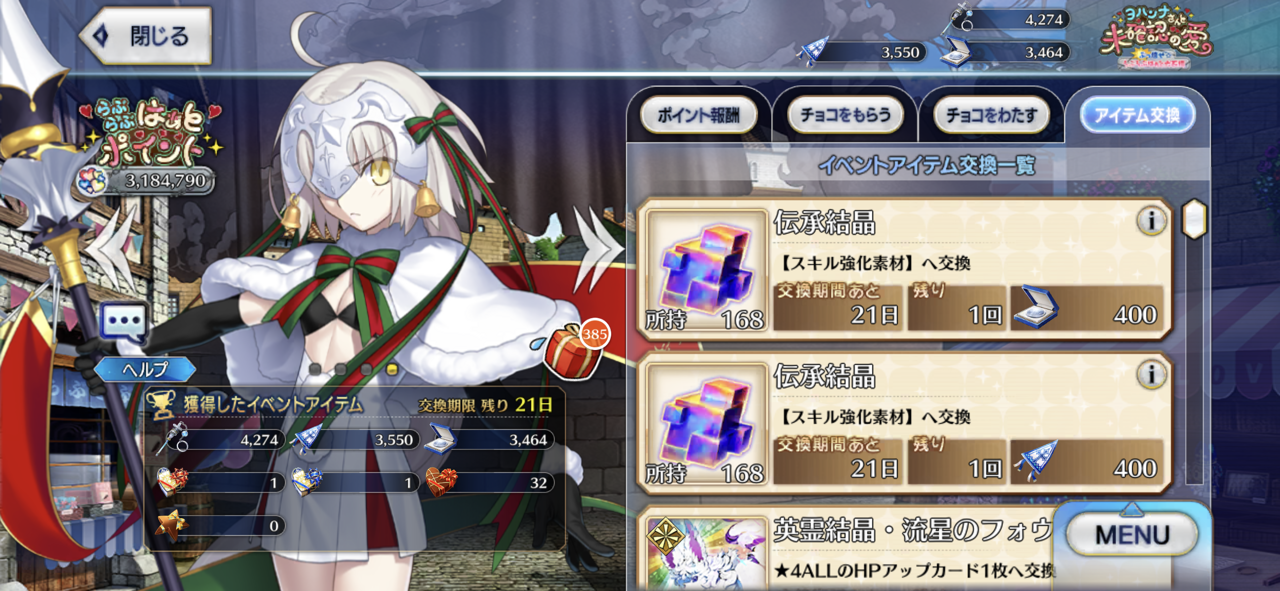Open the MENU button
The width and height of the screenshot is (1280, 591).
point(1131,534)
